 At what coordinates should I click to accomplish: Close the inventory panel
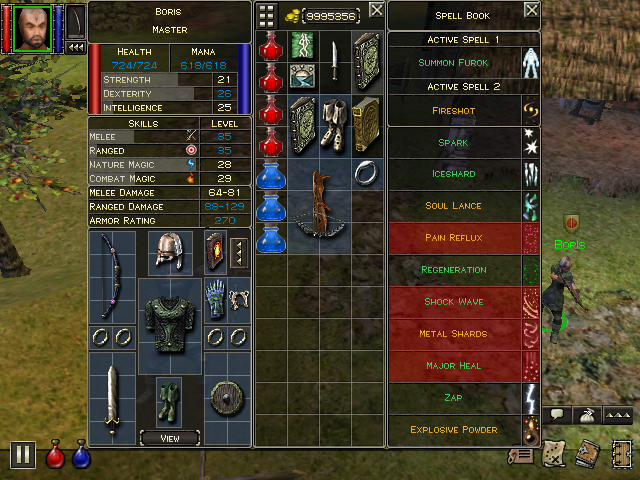point(375,10)
